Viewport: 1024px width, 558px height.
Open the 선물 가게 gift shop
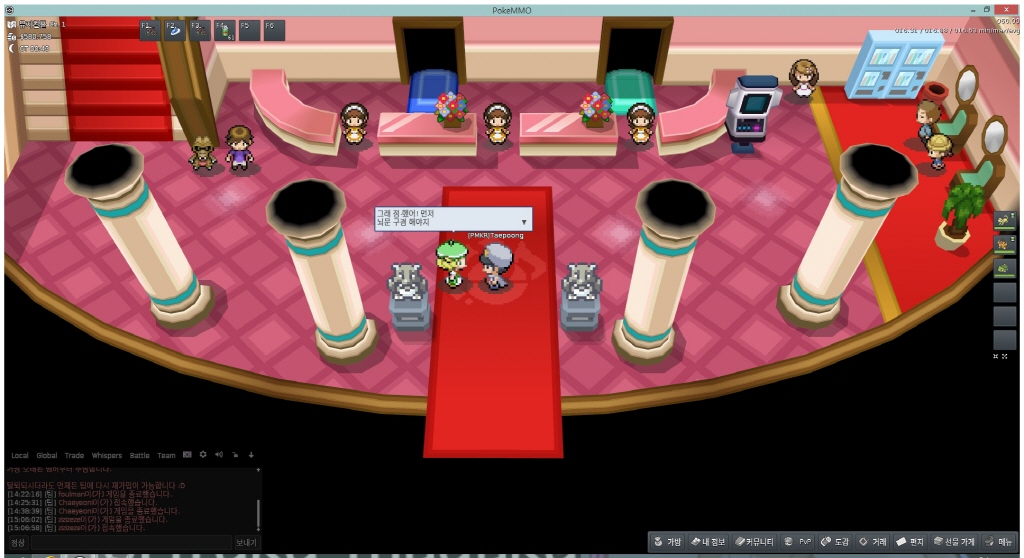pyautogui.click(x=953, y=541)
